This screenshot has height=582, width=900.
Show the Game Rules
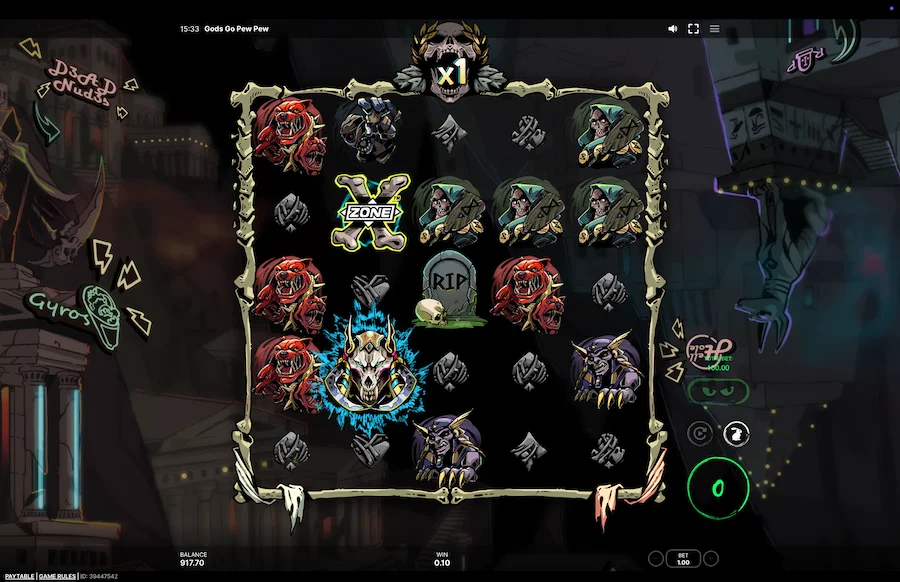58,577
